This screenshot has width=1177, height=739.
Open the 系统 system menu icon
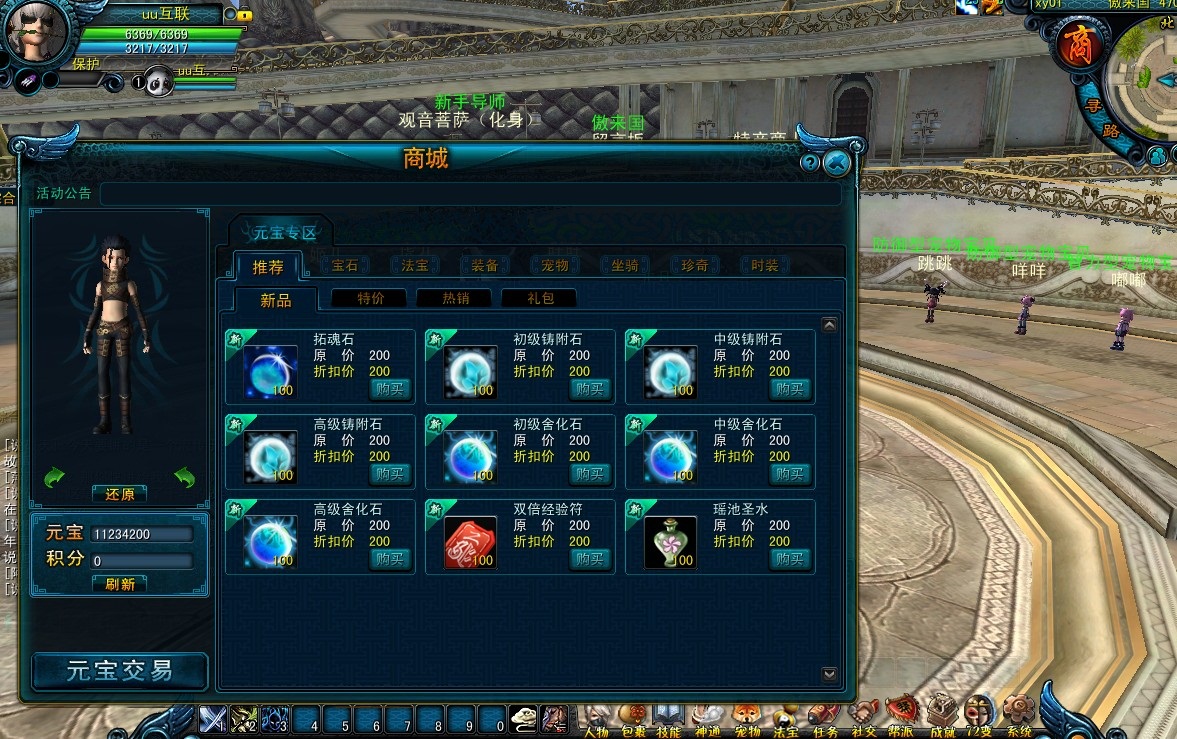1018,713
